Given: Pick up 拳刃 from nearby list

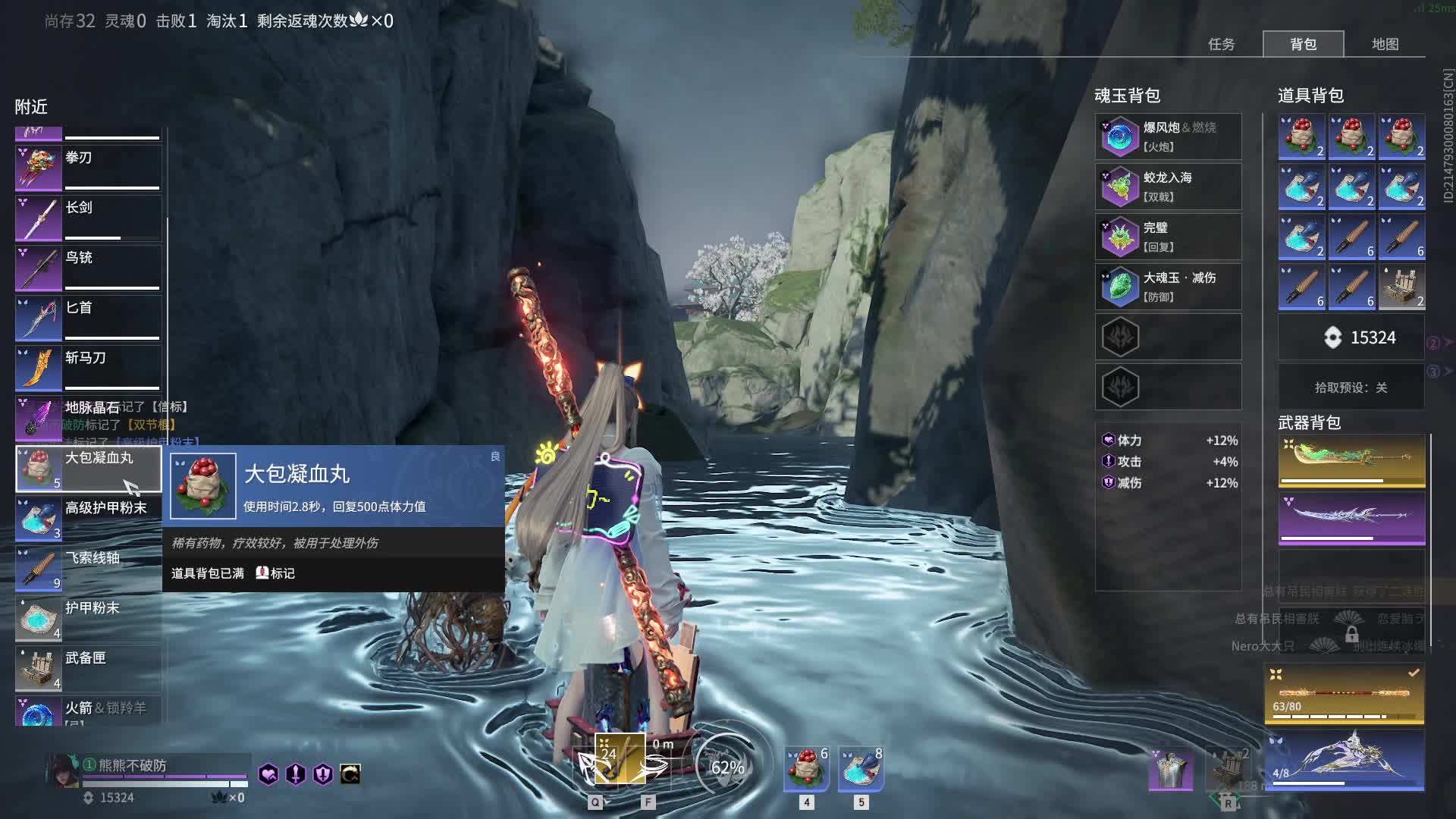Looking at the screenshot, I should click(89, 168).
